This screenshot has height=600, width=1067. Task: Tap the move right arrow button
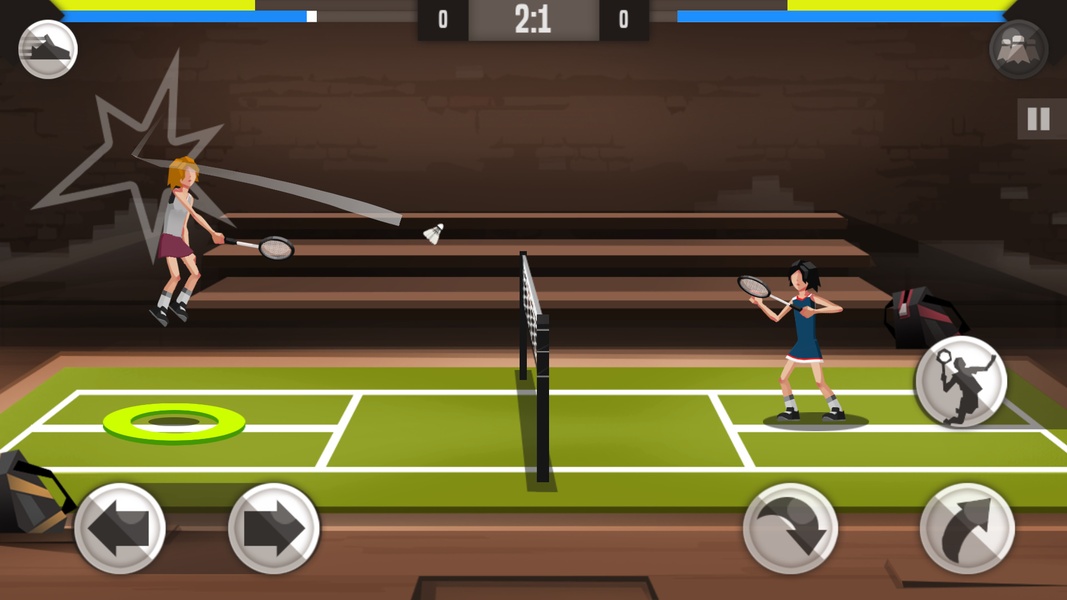pos(274,528)
